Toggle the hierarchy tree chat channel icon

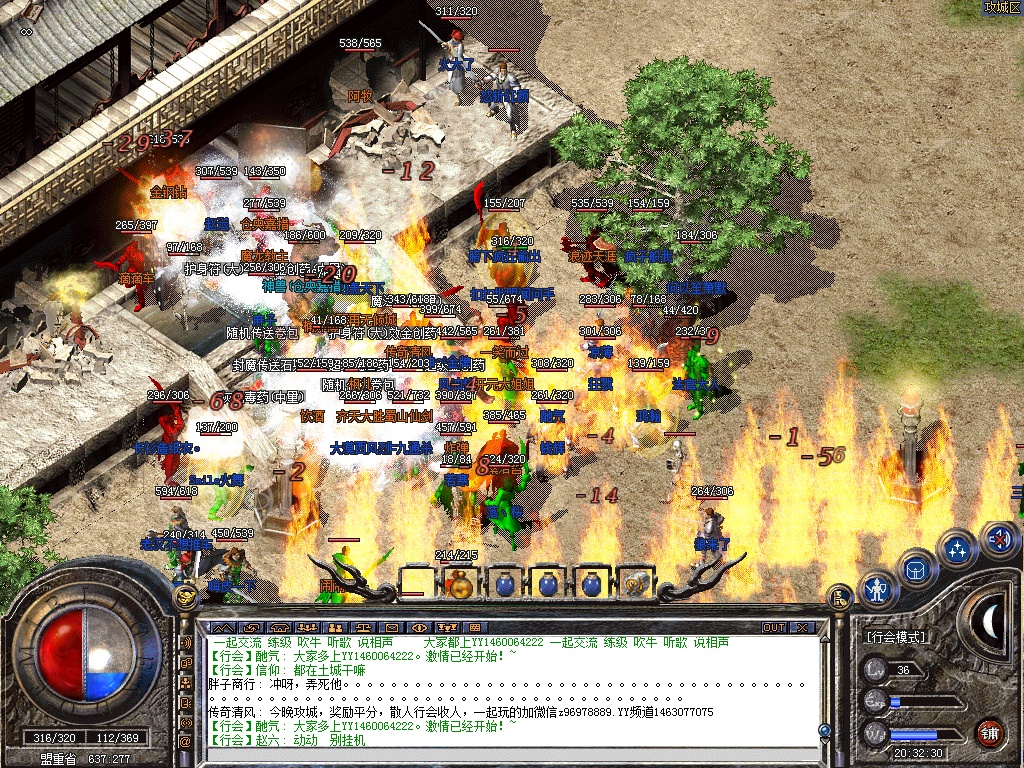click(186, 681)
